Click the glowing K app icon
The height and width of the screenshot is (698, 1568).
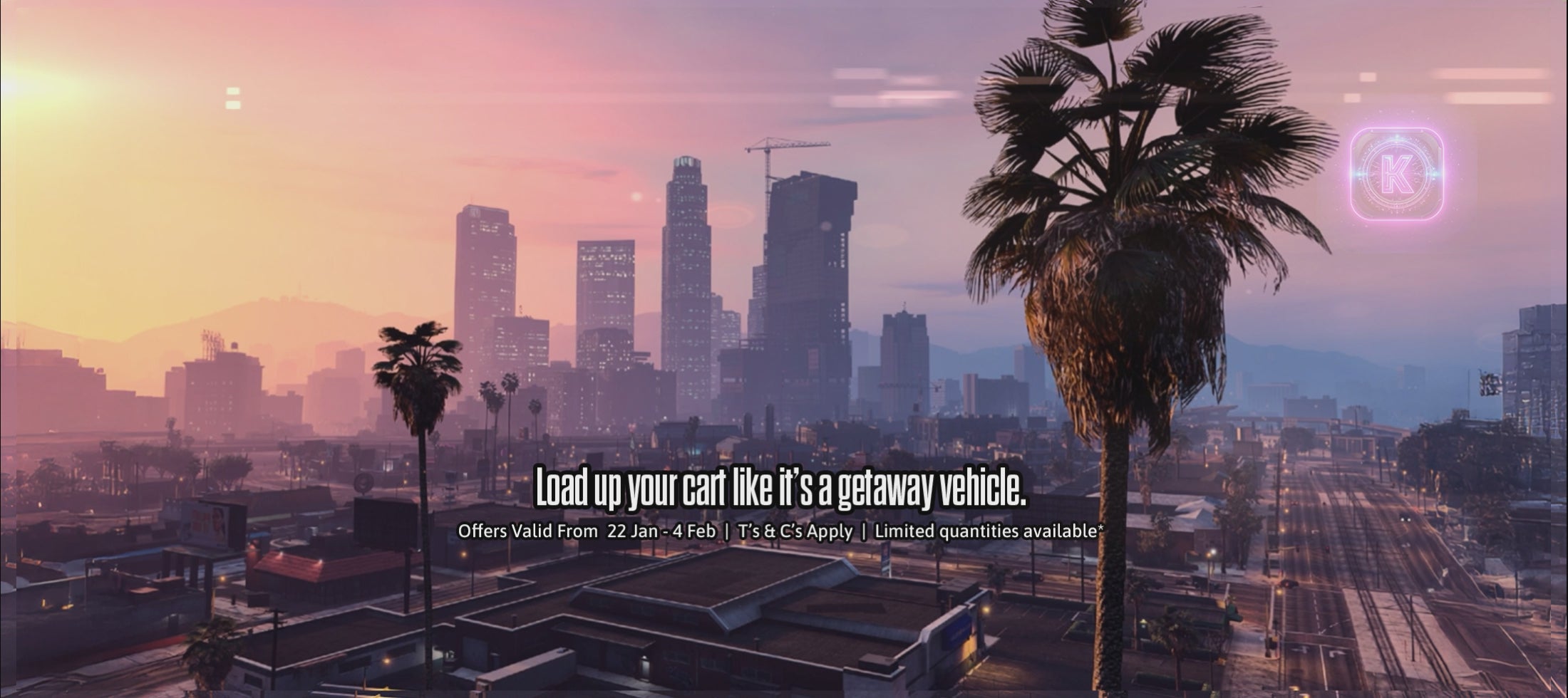[x=1396, y=174]
